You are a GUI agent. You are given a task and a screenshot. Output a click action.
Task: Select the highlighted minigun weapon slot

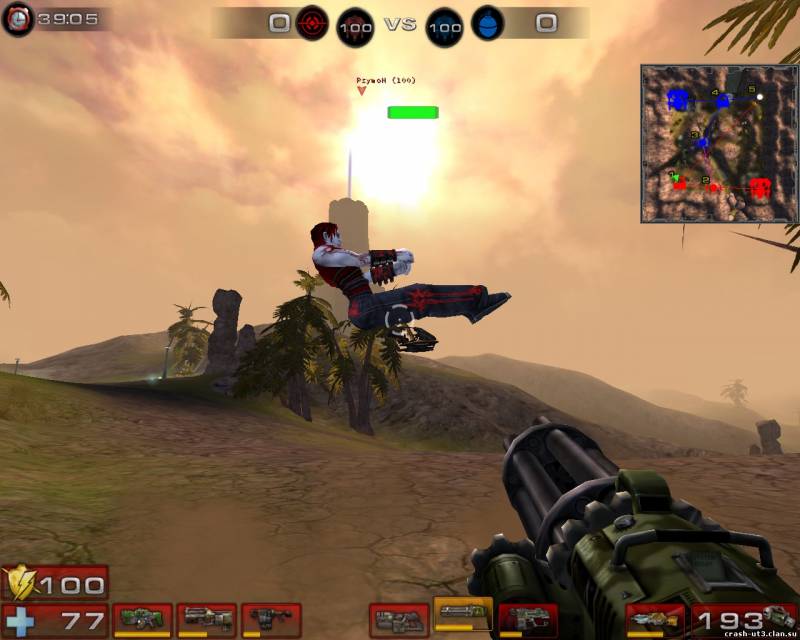pyautogui.click(x=463, y=614)
